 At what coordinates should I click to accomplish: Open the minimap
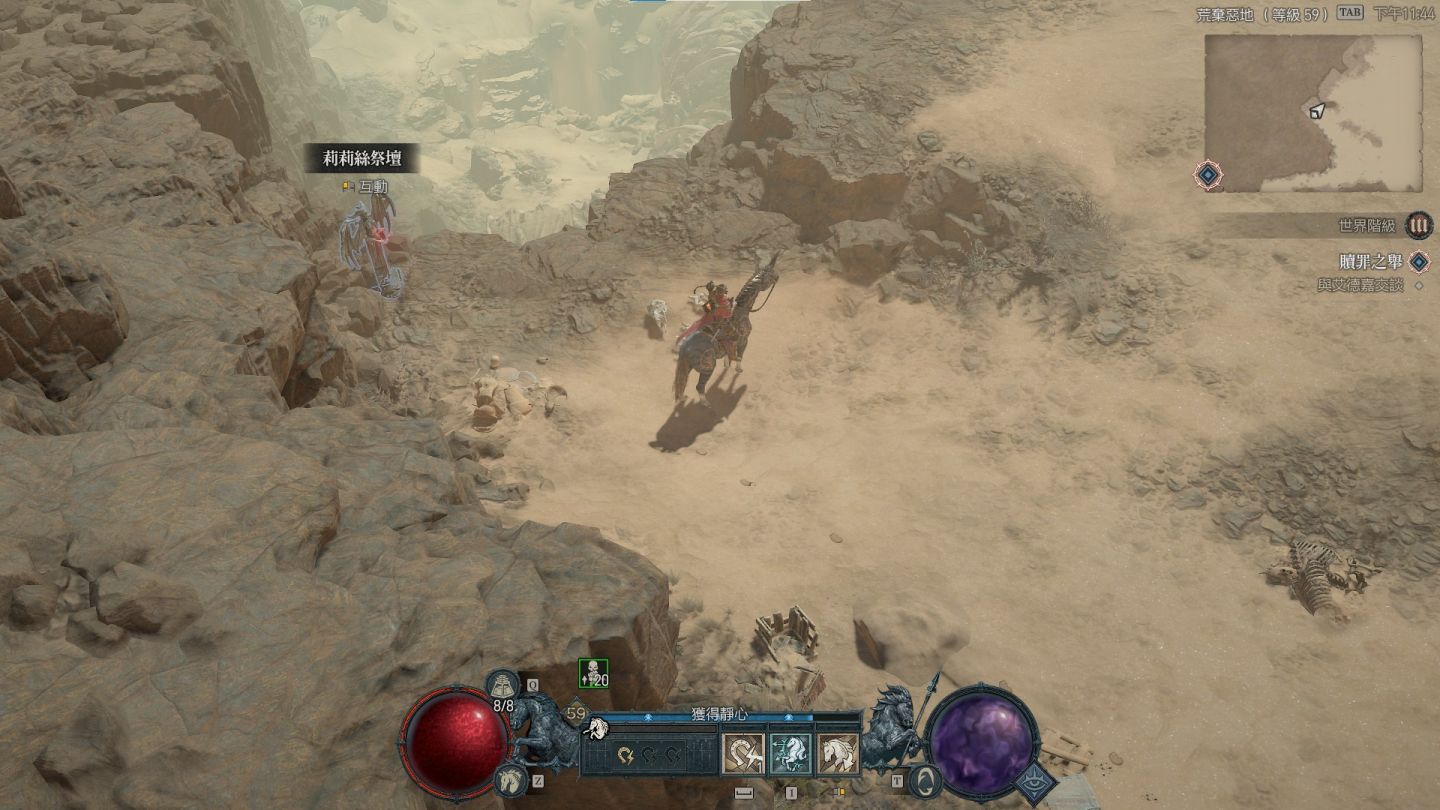pos(1312,113)
